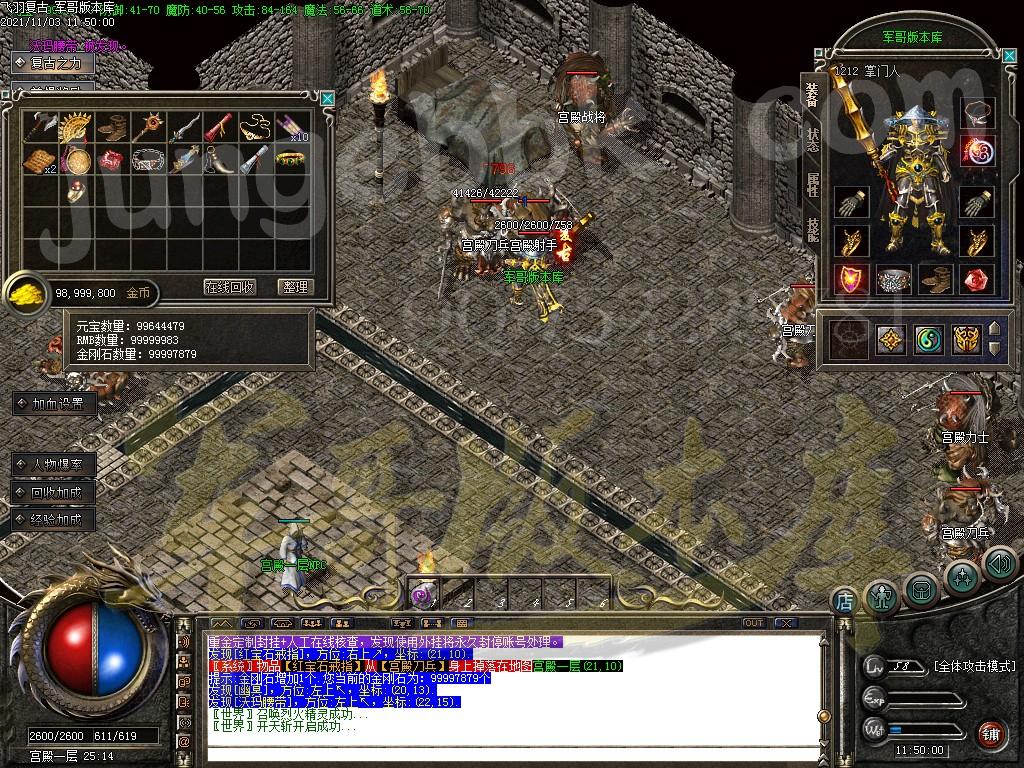Viewport: 1024px width, 768px height.
Task: Select the green-gem gold ring in the bag
Action: pyautogui.click(x=291, y=159)
